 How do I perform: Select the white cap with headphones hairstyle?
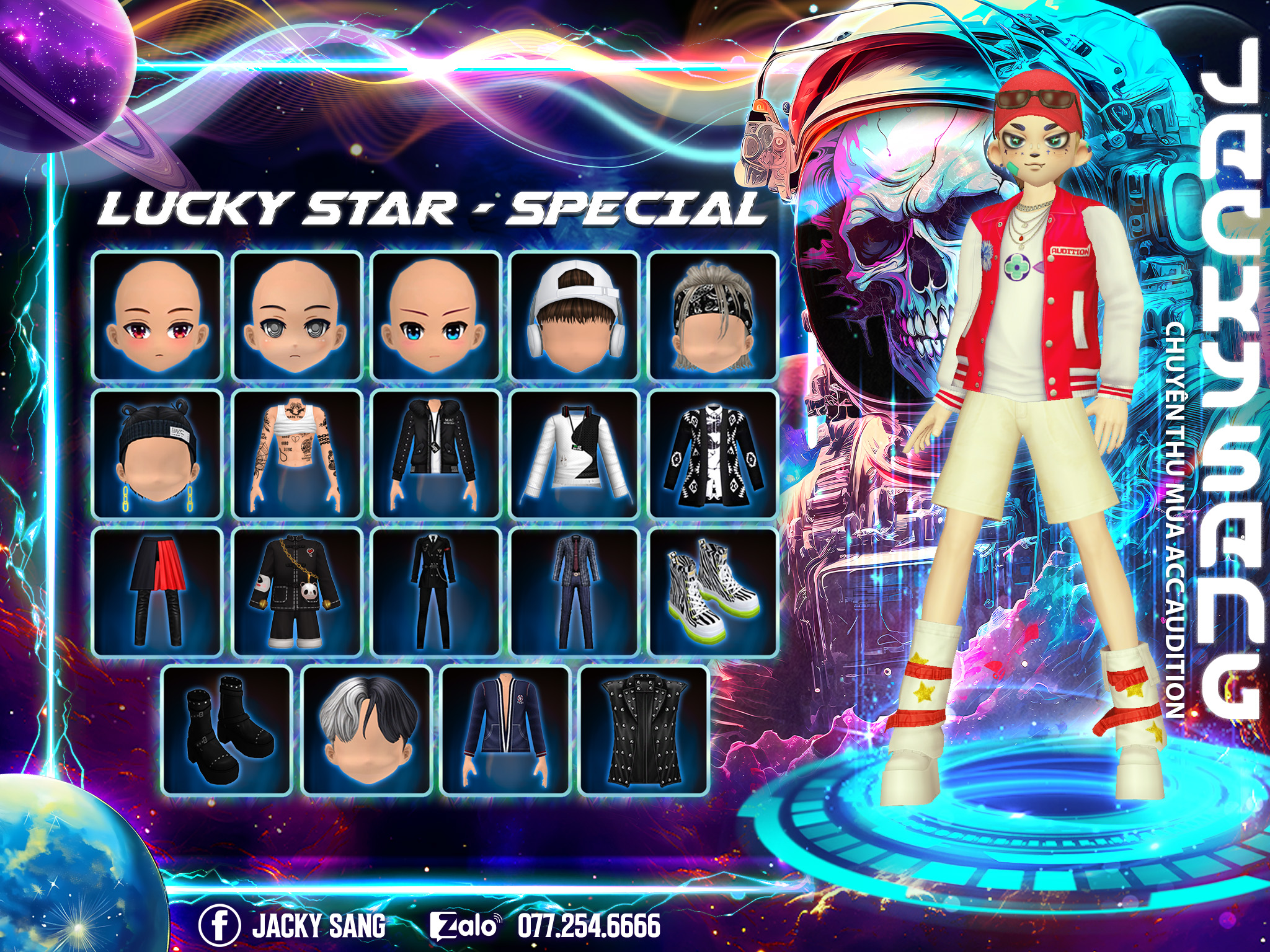point(575,316)
